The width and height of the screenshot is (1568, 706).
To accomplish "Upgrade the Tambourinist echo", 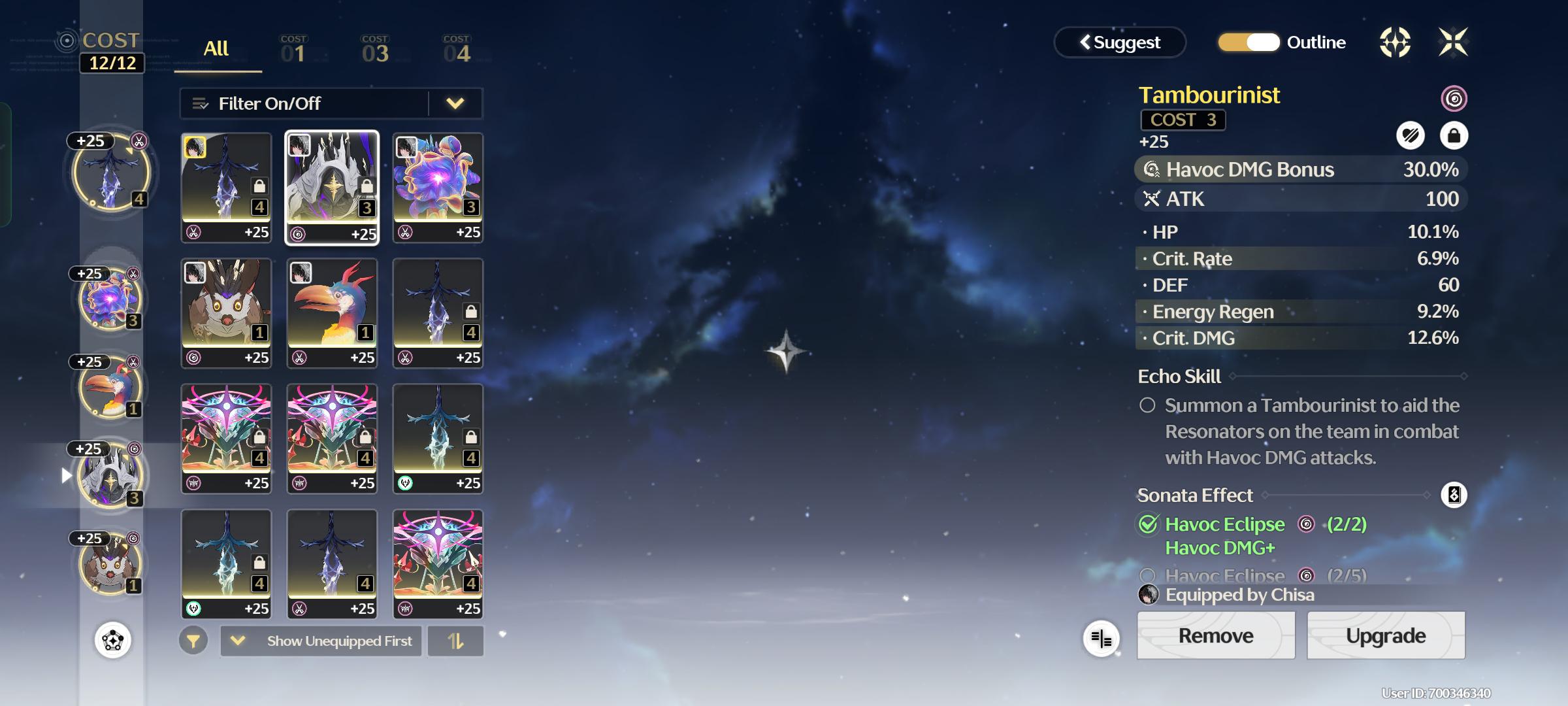I will click(1385, 635).
